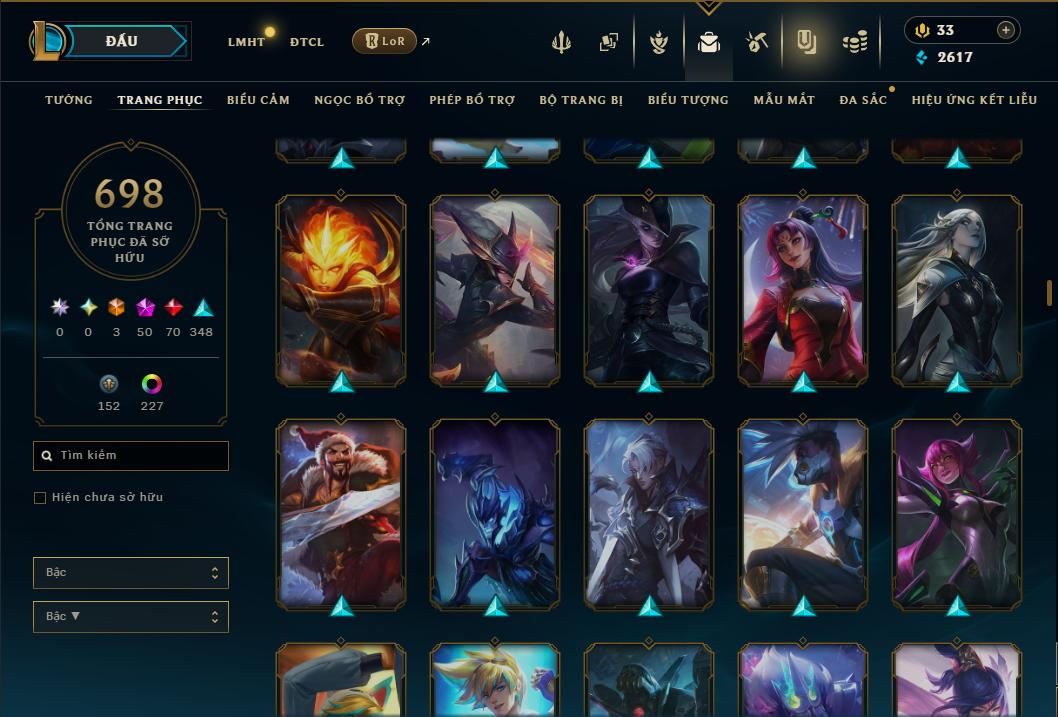
Task: Show the BIỂU TƯỢNG icons tab
Action: click(x=688, y=100)
